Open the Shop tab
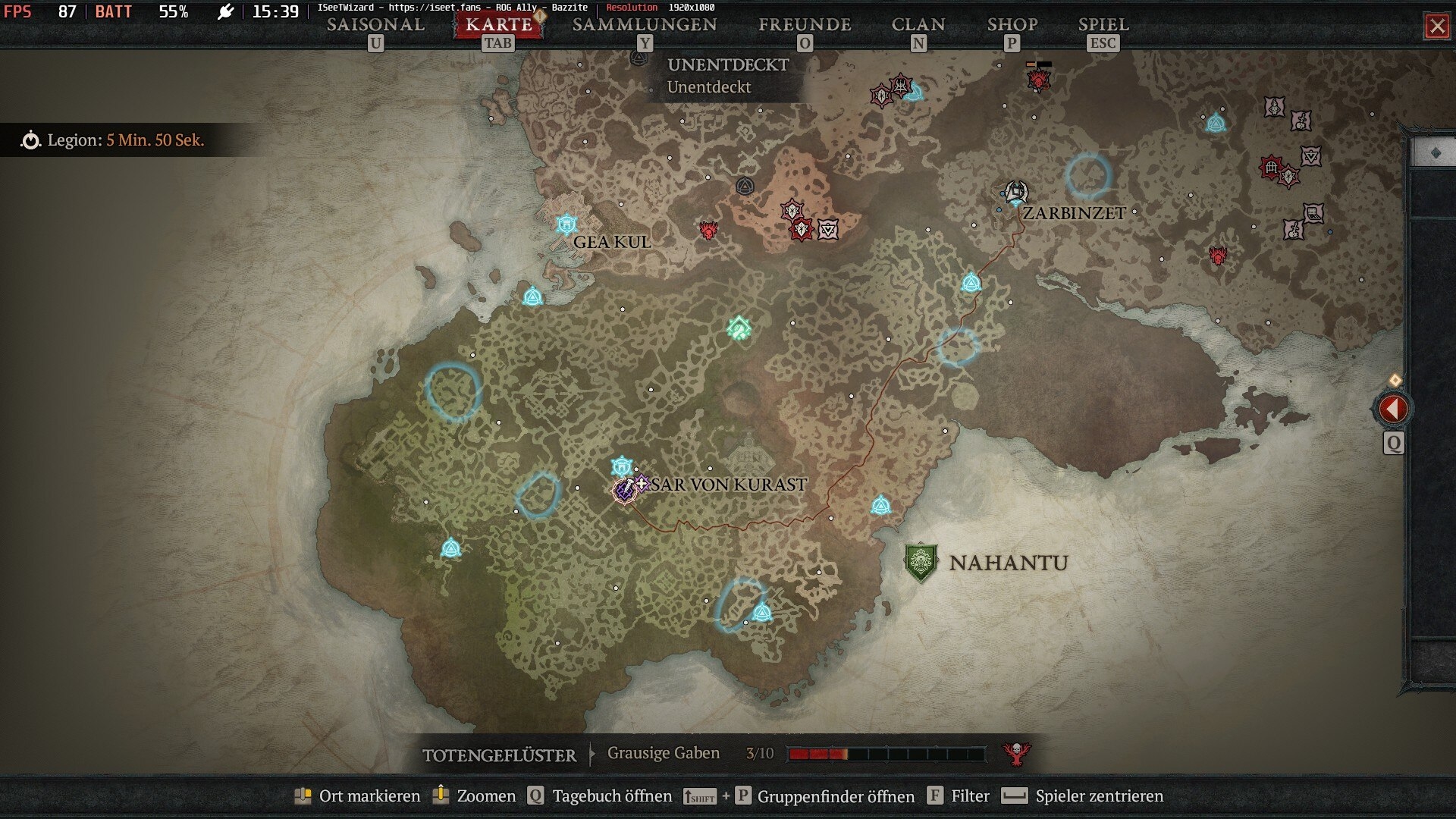 click(x=1012, y=25)
